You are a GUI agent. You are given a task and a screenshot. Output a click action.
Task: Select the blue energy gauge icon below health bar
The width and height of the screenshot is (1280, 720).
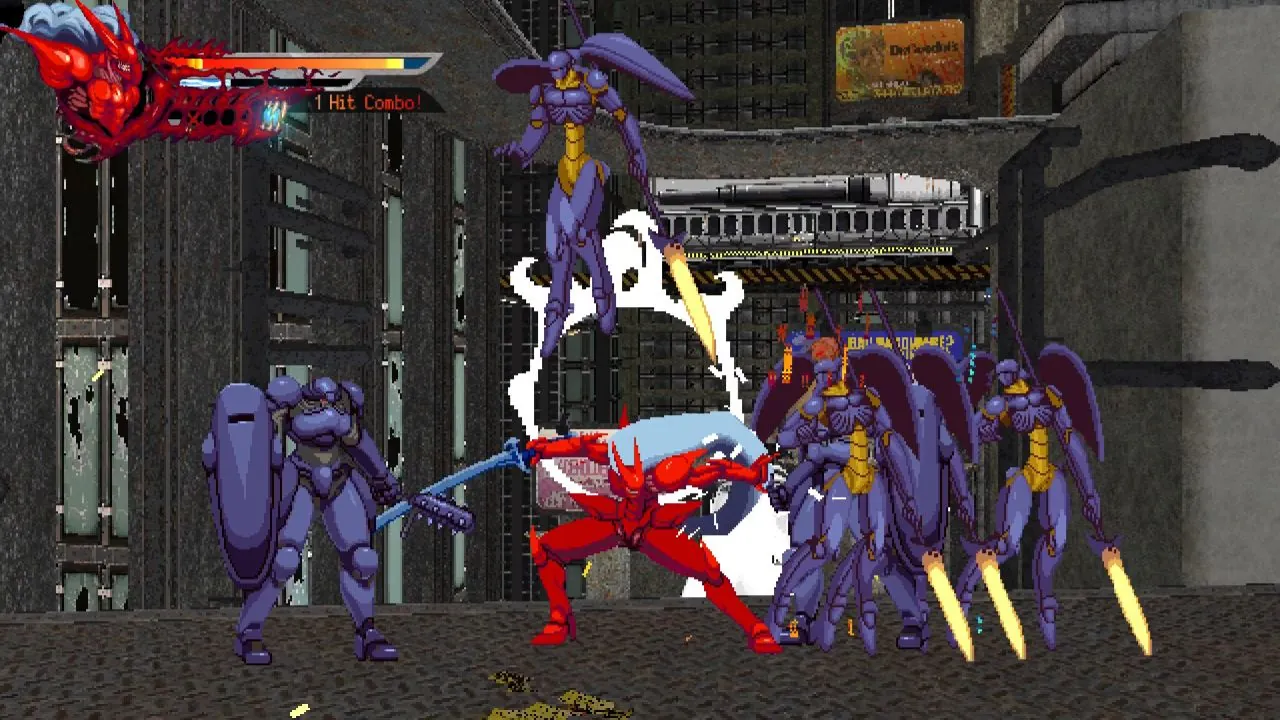coord(200,82)
